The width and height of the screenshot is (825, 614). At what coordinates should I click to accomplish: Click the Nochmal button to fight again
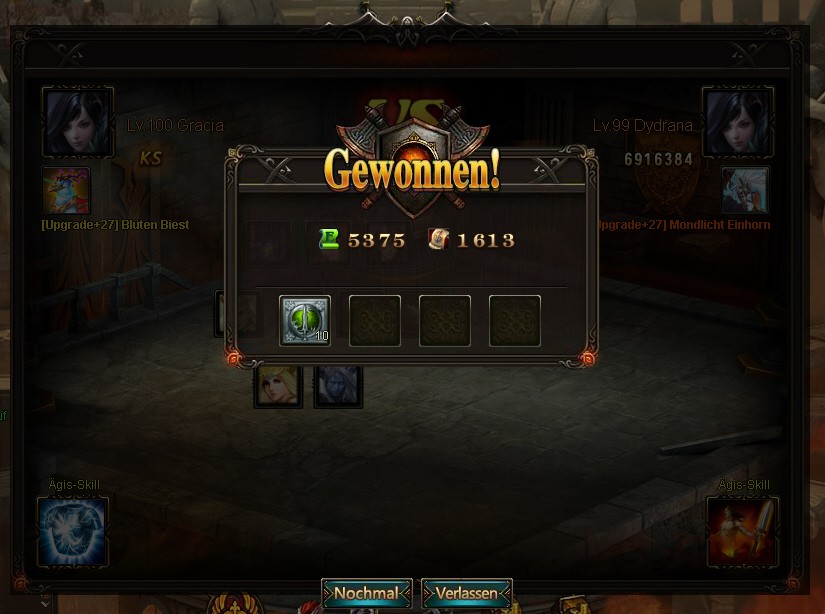366,593
